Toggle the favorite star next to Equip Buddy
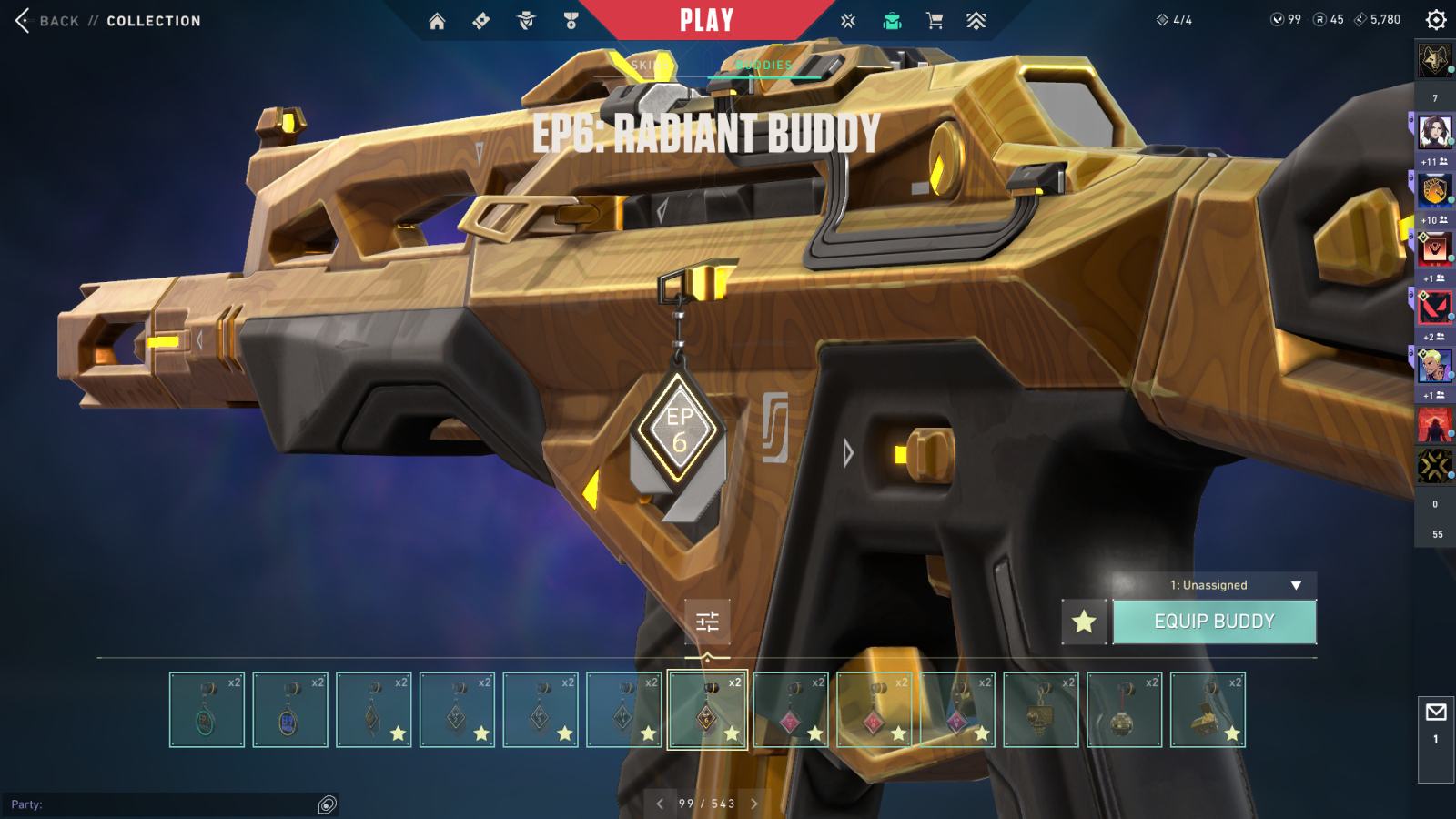The height and width of the screenshot is (819, 1456). [x=1083, y=620]
